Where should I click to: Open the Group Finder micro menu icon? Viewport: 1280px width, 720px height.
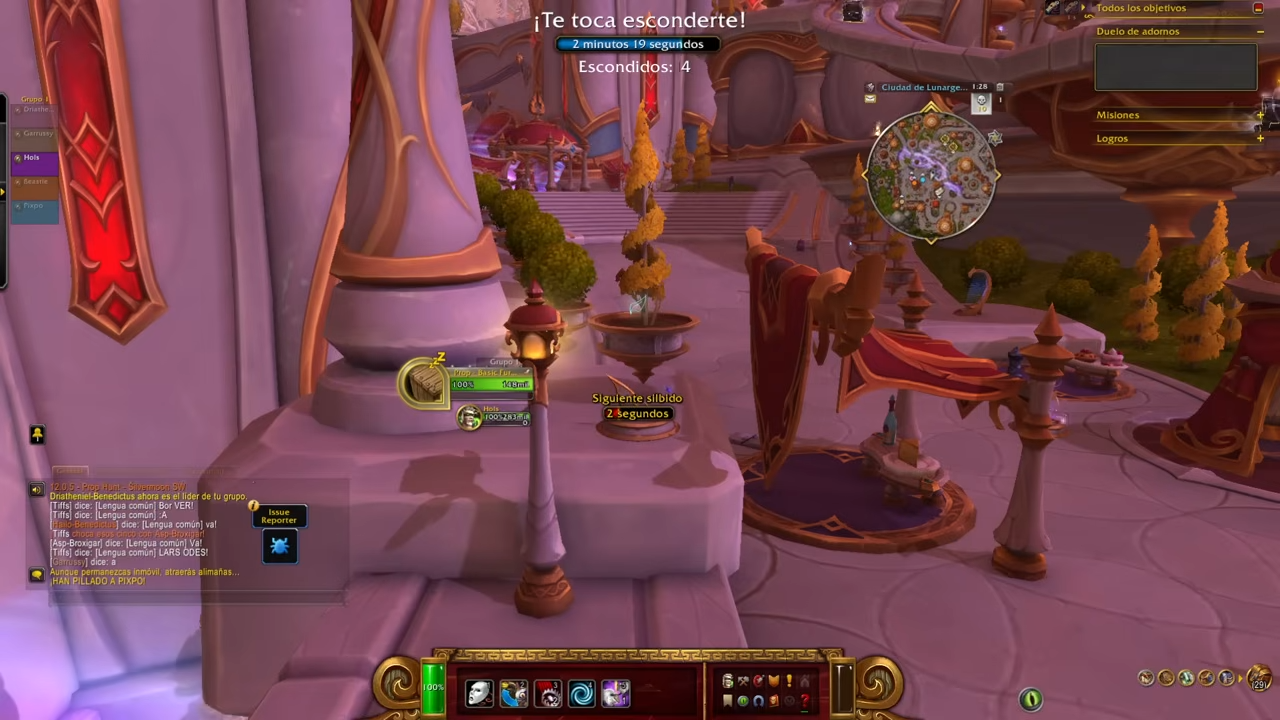click(757, 700)
